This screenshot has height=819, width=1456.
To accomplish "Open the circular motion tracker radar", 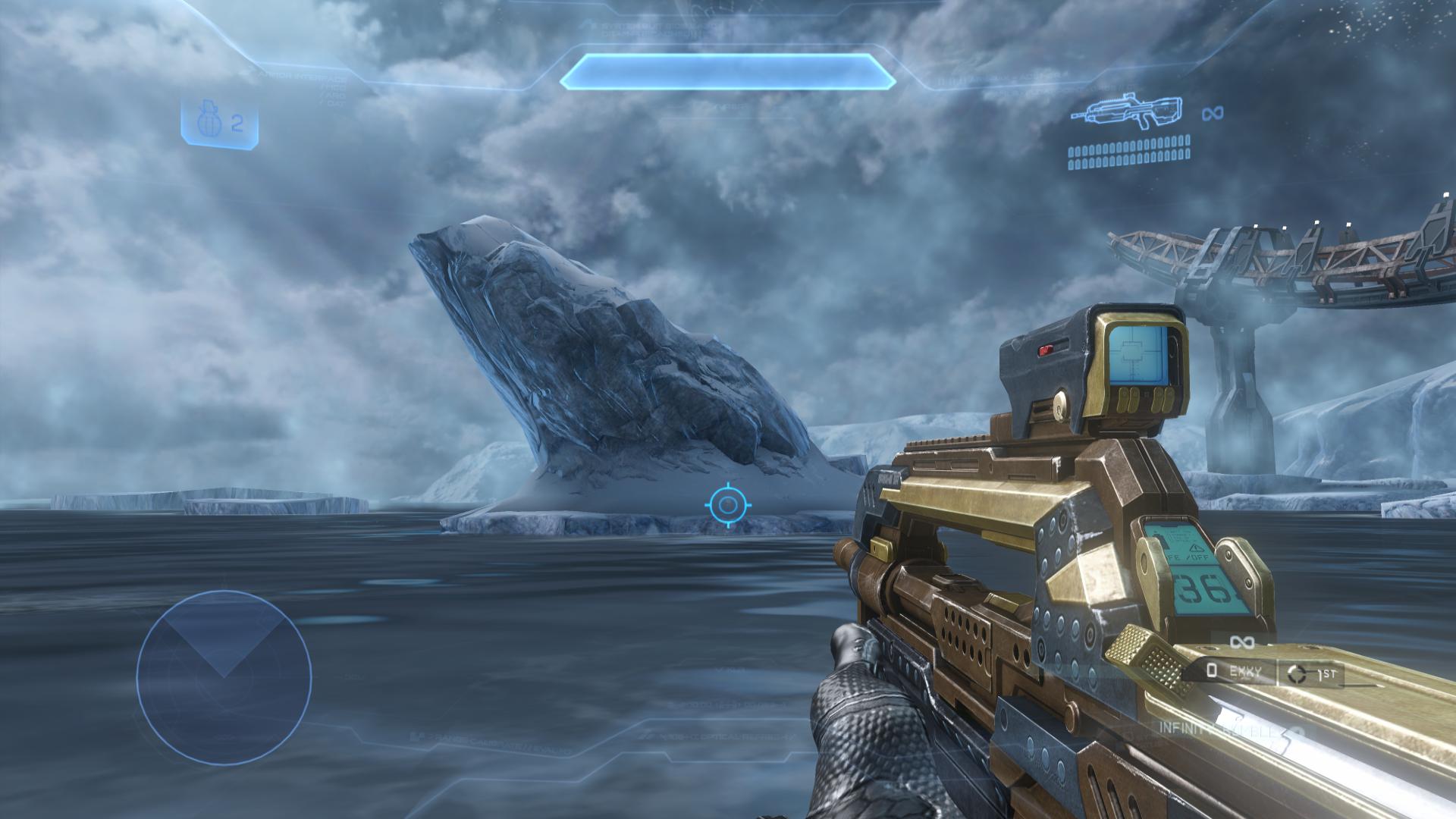I will (x=224, y=677).
